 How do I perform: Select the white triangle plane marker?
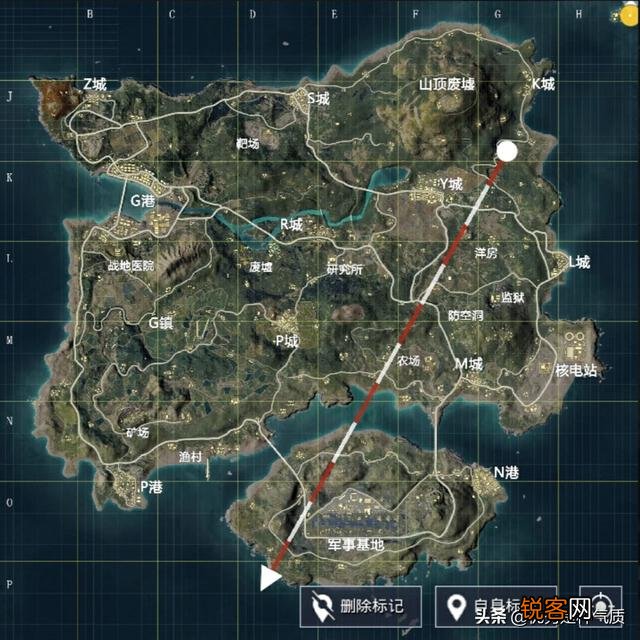click(x=269, y=578)
